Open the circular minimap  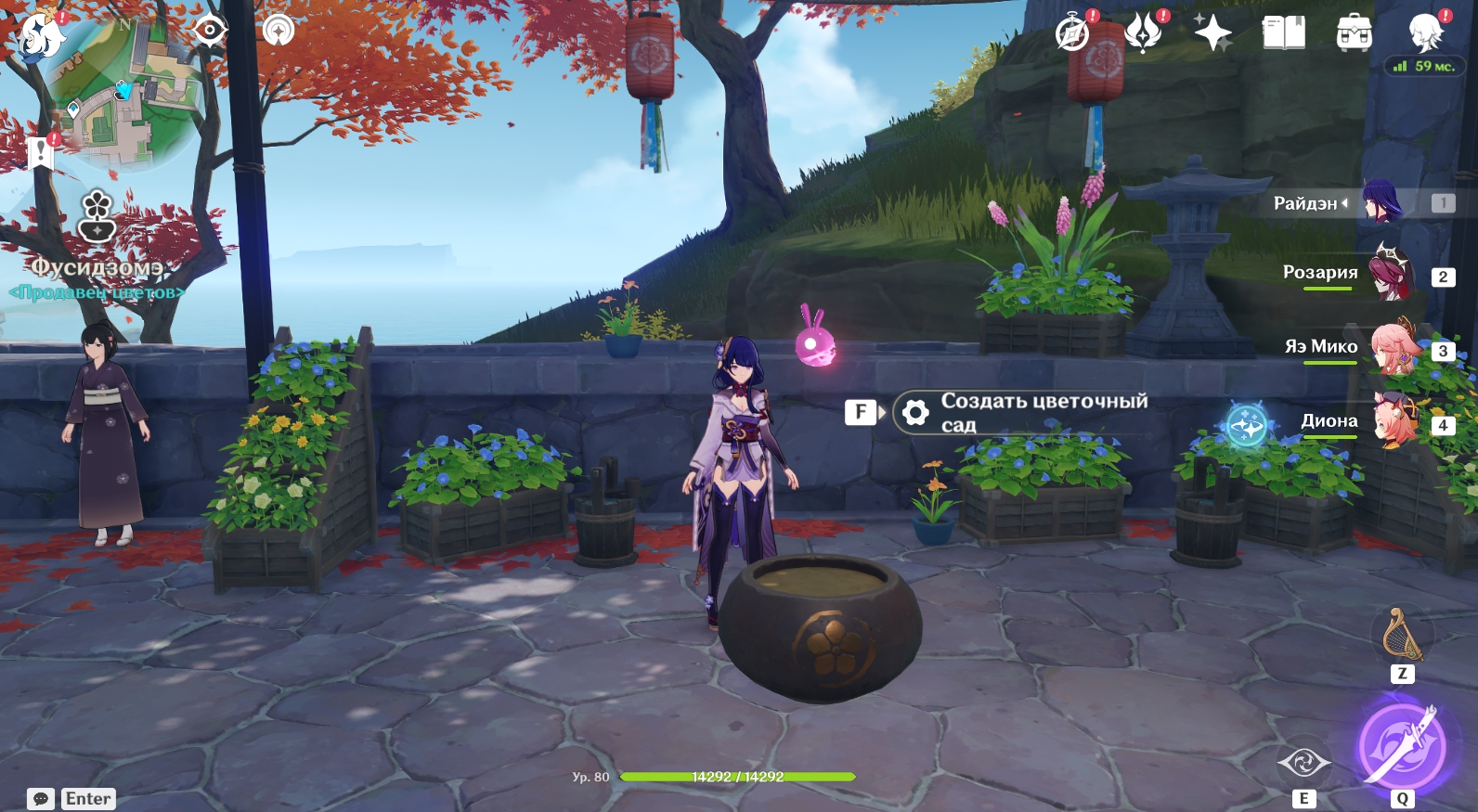(x=127, y=91)
